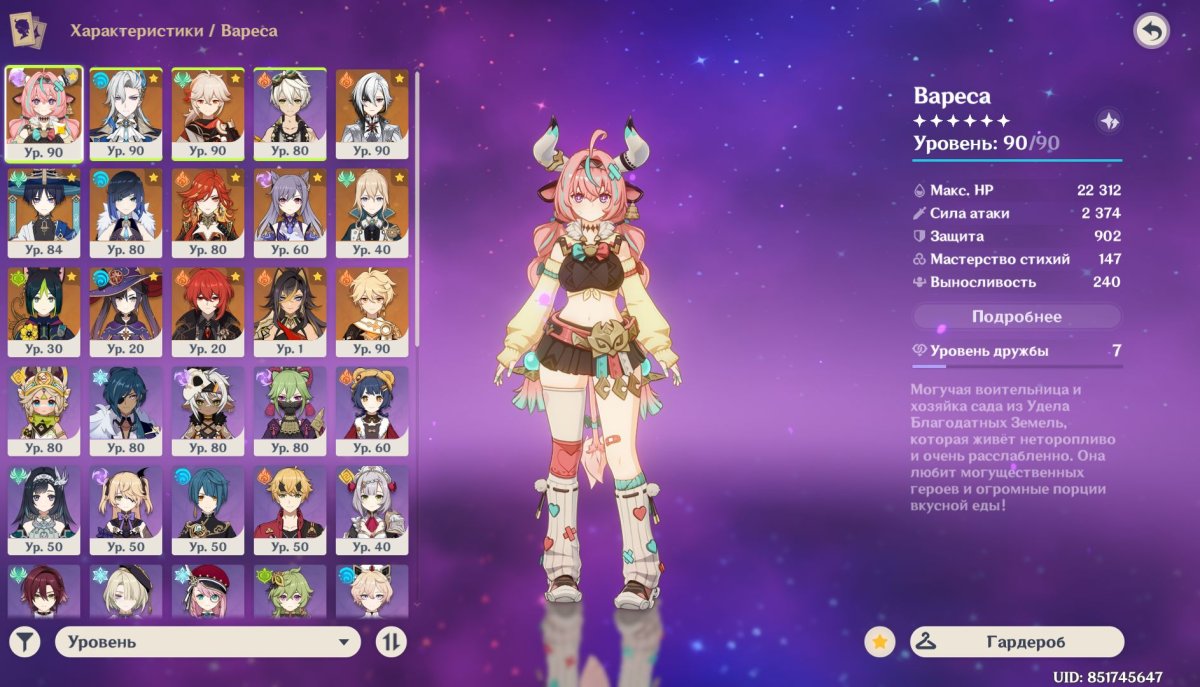This screenshot has height=687, width=1200.
Task: Open the character filter funnel icon
Action: [x=25, y=642]
